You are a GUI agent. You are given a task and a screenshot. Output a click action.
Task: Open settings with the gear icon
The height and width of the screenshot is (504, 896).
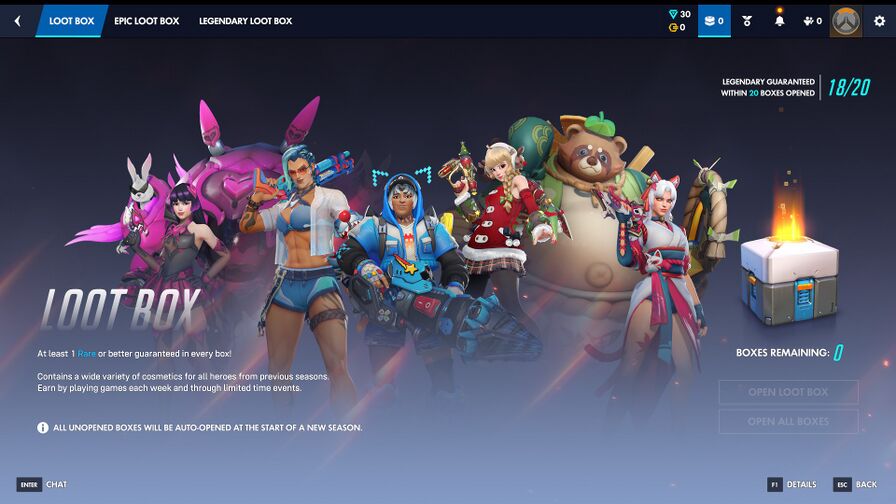879,21
